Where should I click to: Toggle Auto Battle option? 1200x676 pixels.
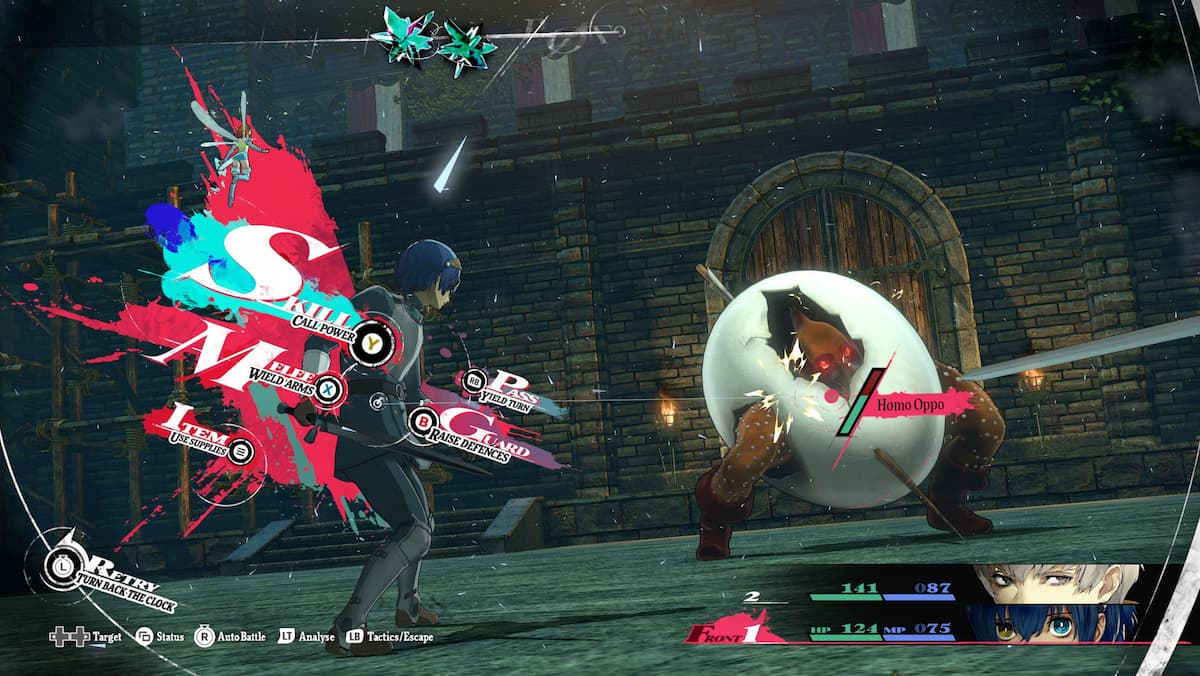[x=231, y=637]
